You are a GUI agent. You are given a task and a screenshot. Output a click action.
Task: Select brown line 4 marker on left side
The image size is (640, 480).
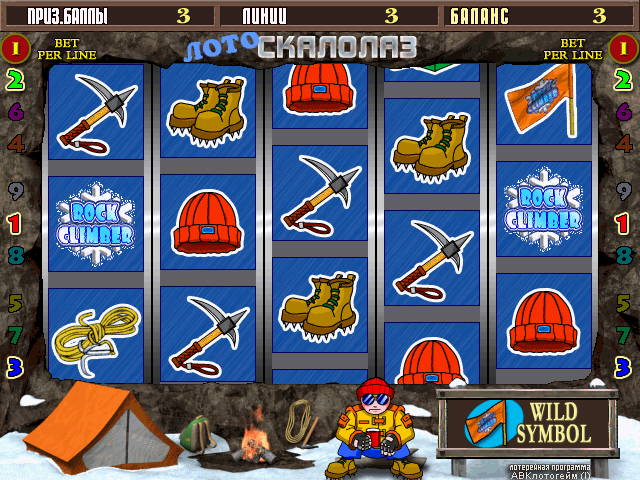[x=15, y=143]
